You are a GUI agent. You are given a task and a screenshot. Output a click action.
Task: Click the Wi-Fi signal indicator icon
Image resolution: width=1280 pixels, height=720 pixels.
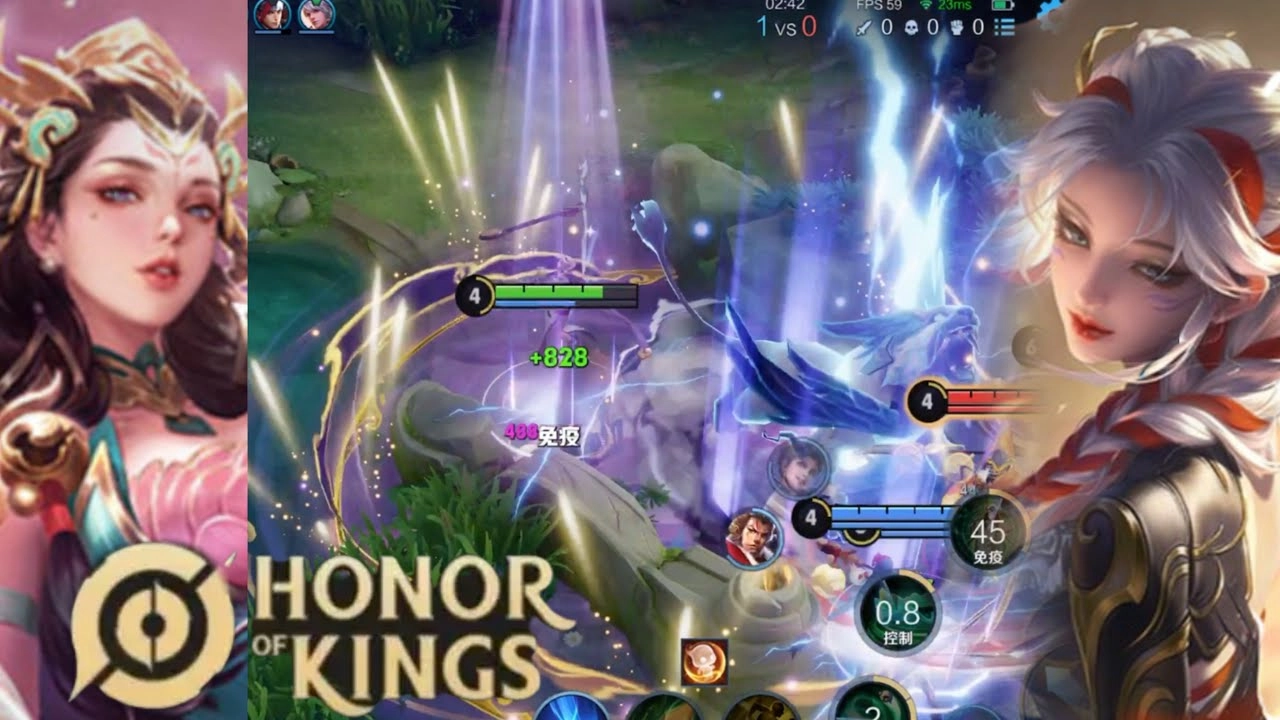(927, 7)
